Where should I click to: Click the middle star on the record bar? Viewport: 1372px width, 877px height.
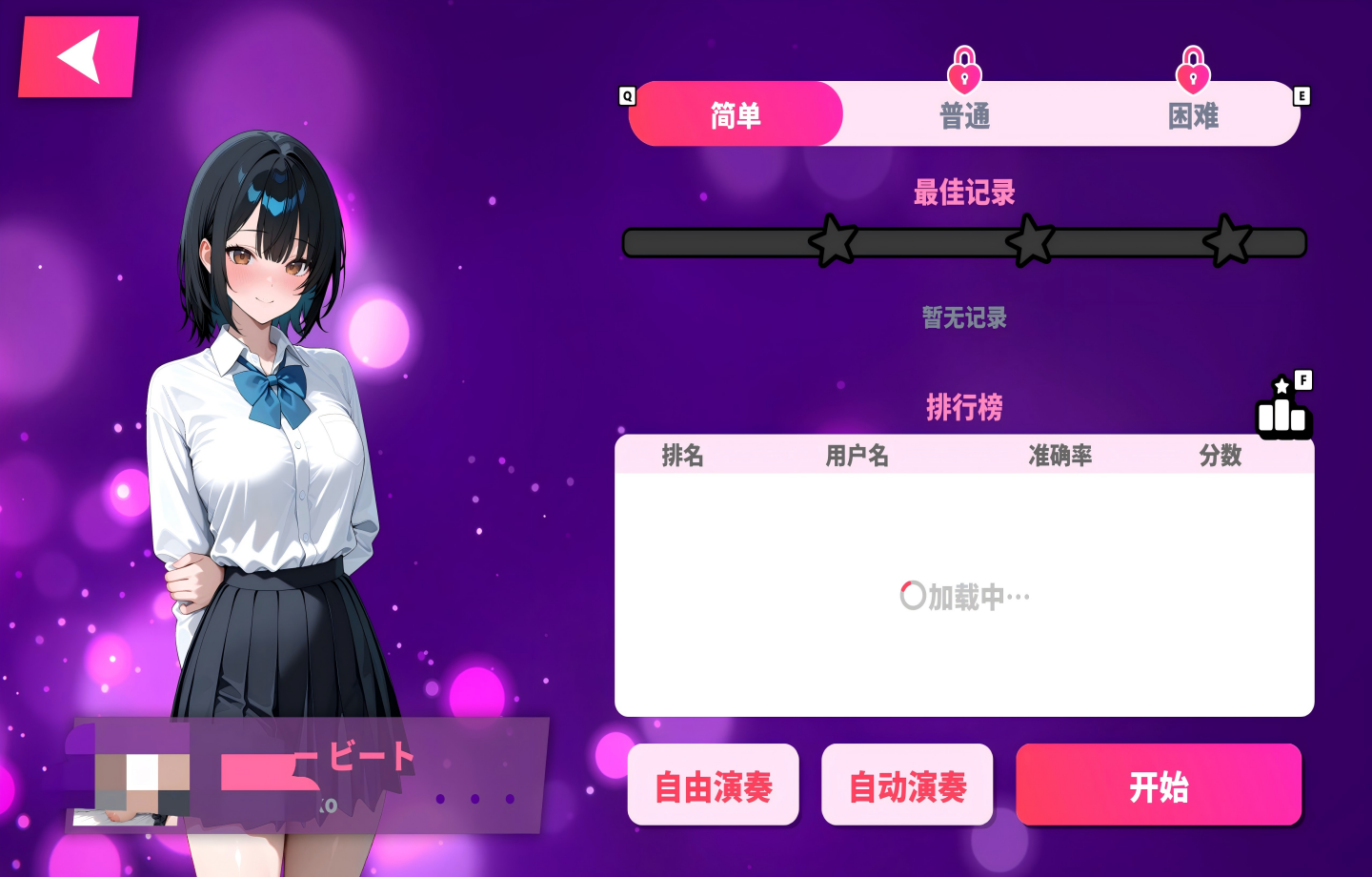click(1032, 241)
